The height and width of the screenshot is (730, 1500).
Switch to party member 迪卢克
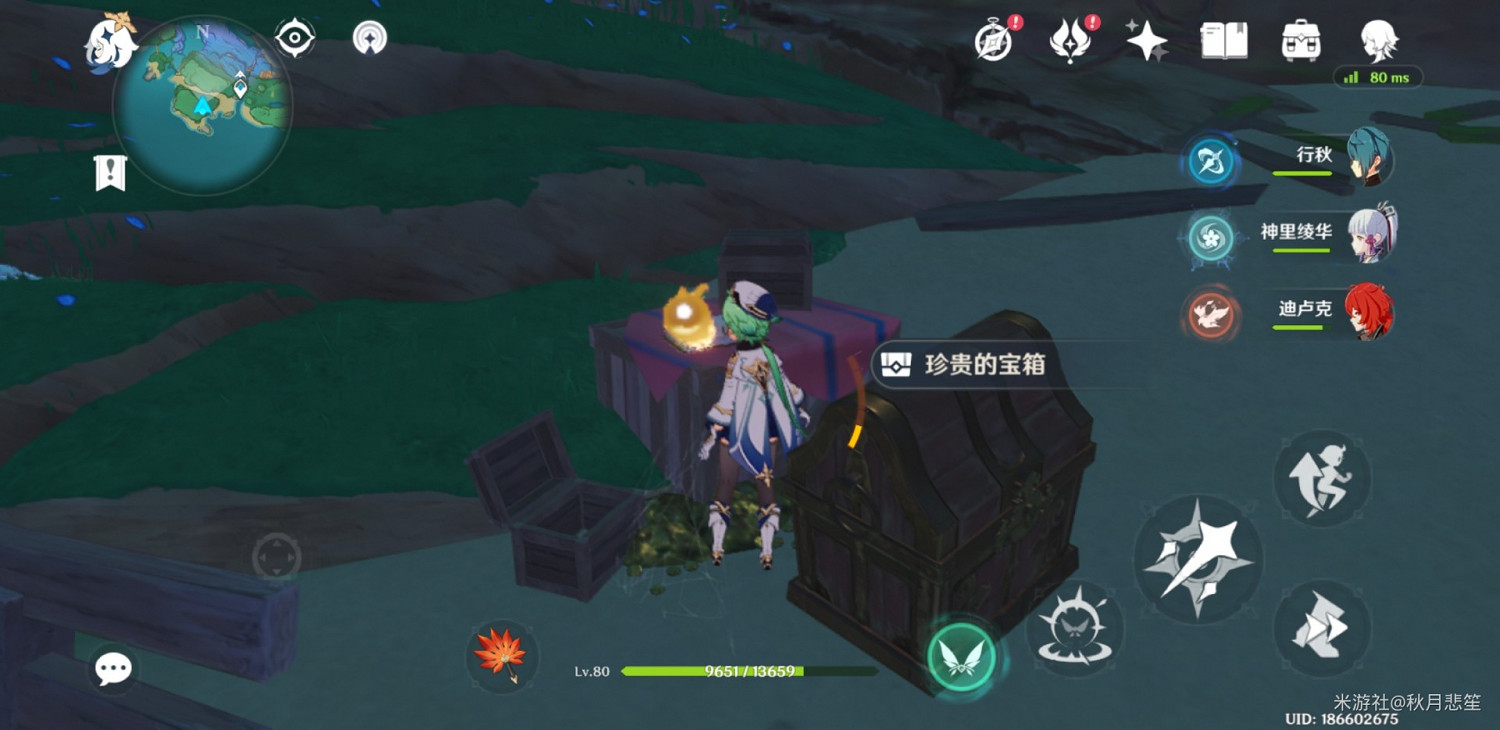1370,312
